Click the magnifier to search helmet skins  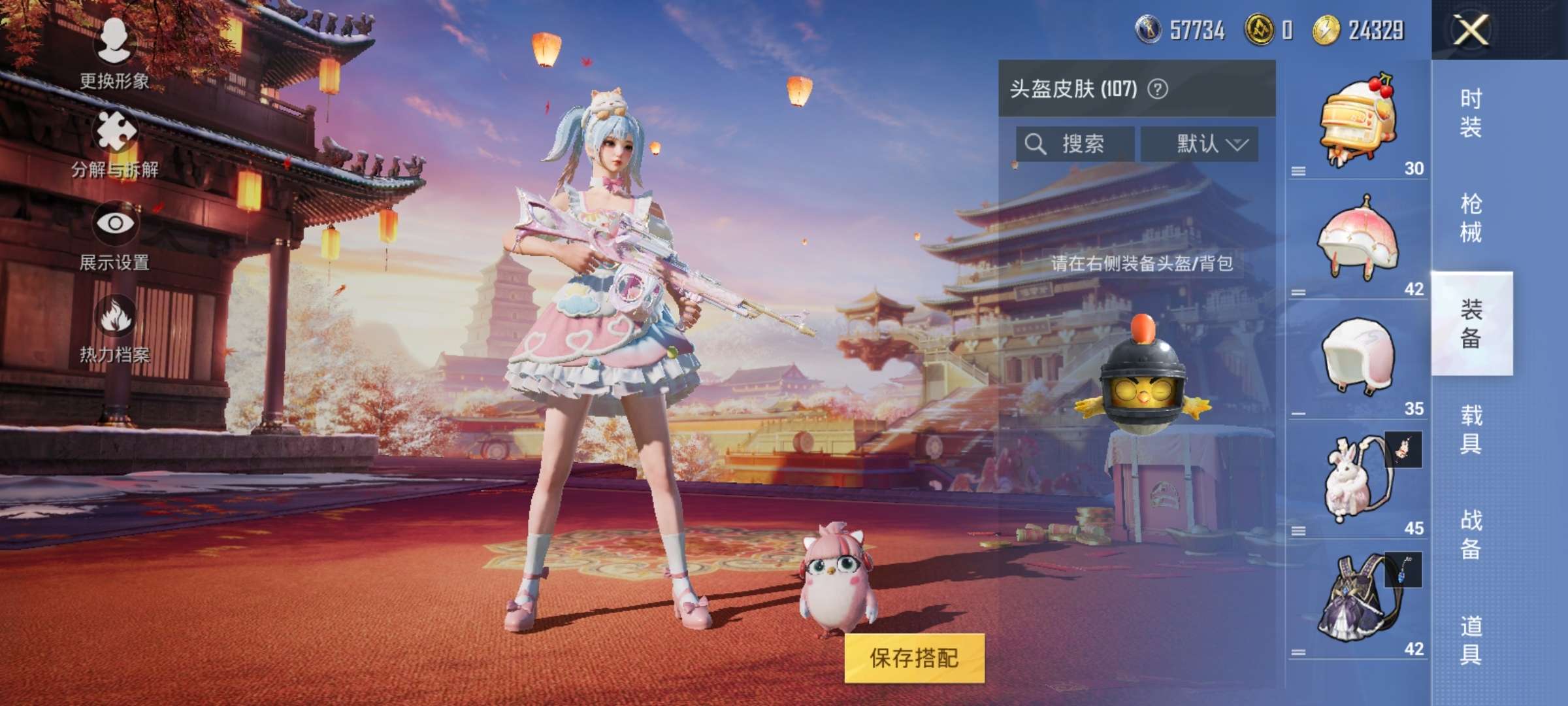[x=1036, y=144]
